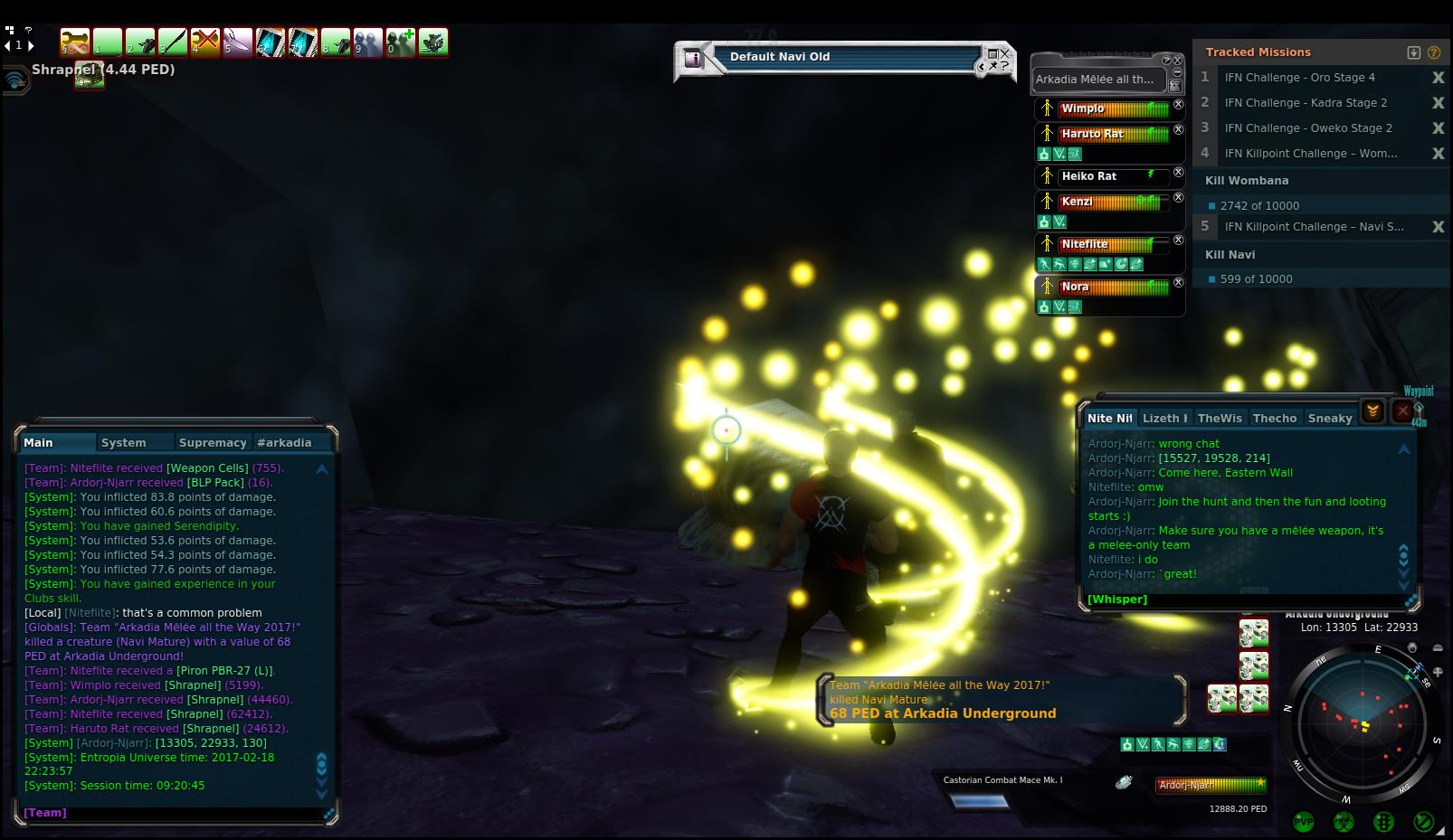Open the Lizeth whisper tab

pyautogui.click(x=1164, y=419)
